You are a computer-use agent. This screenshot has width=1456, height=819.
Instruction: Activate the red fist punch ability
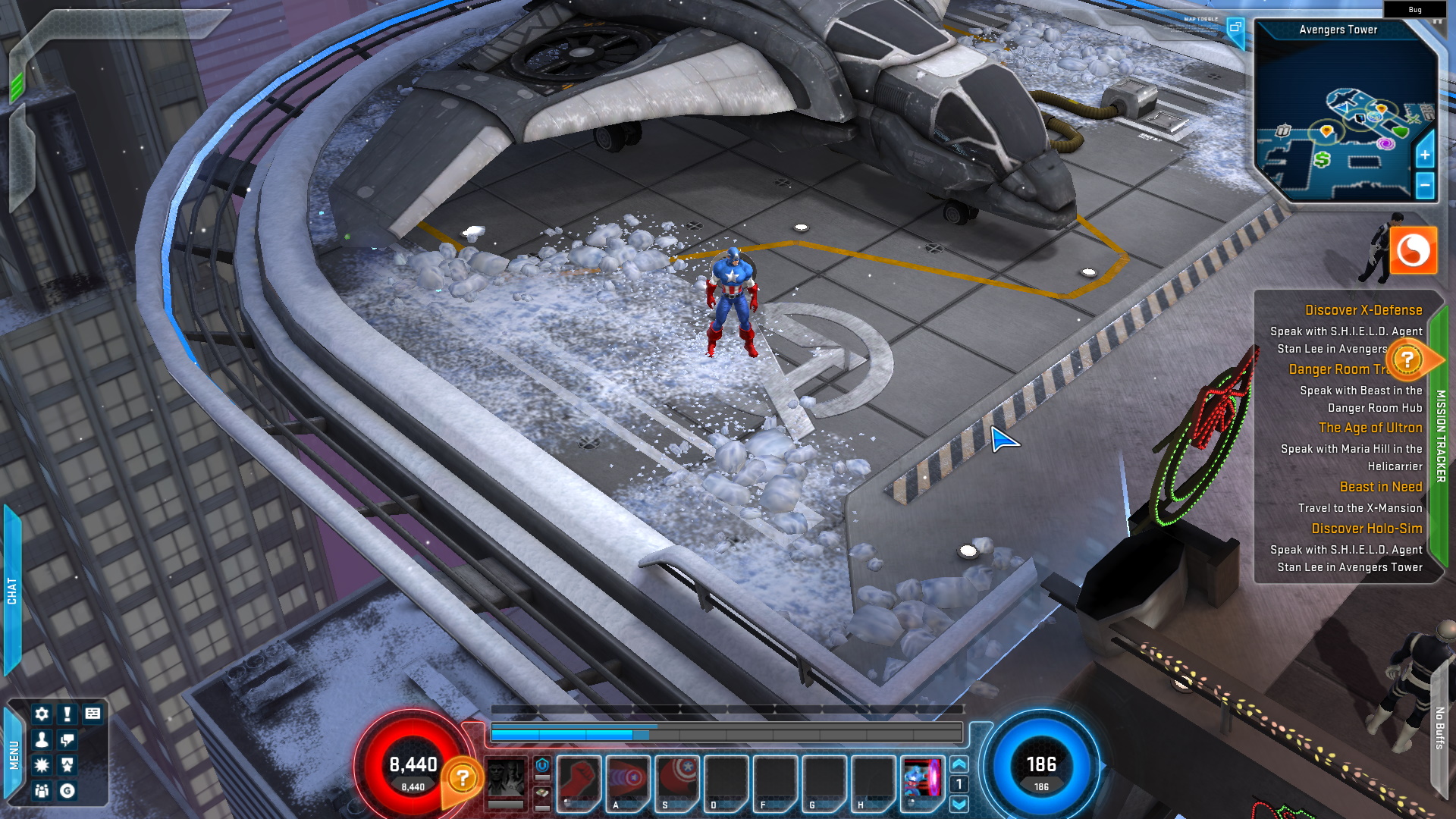tap(579, 781)
